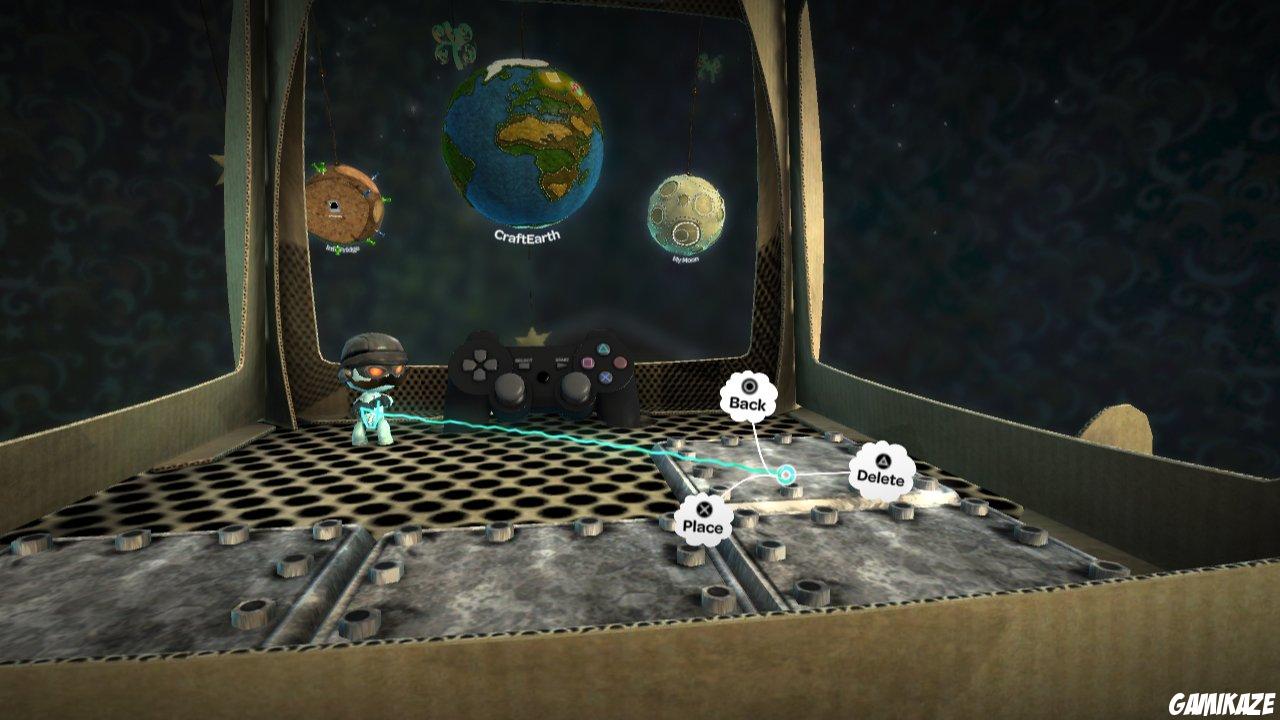Click the left analog stick of the controller
The width and height of the screenshot is (1280, 720).
(x=509, y=390)
